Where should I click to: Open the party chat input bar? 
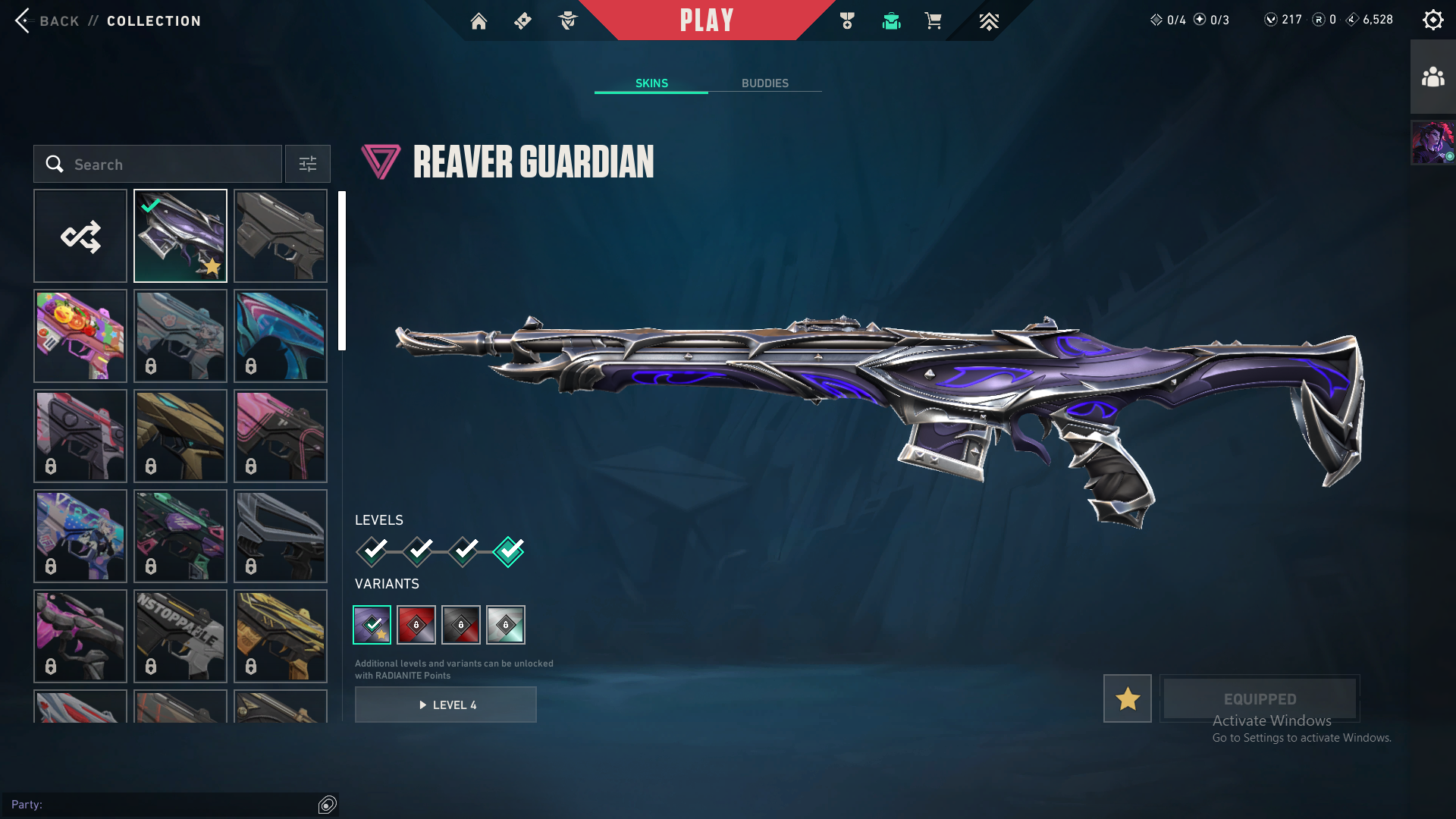[163, 805]
